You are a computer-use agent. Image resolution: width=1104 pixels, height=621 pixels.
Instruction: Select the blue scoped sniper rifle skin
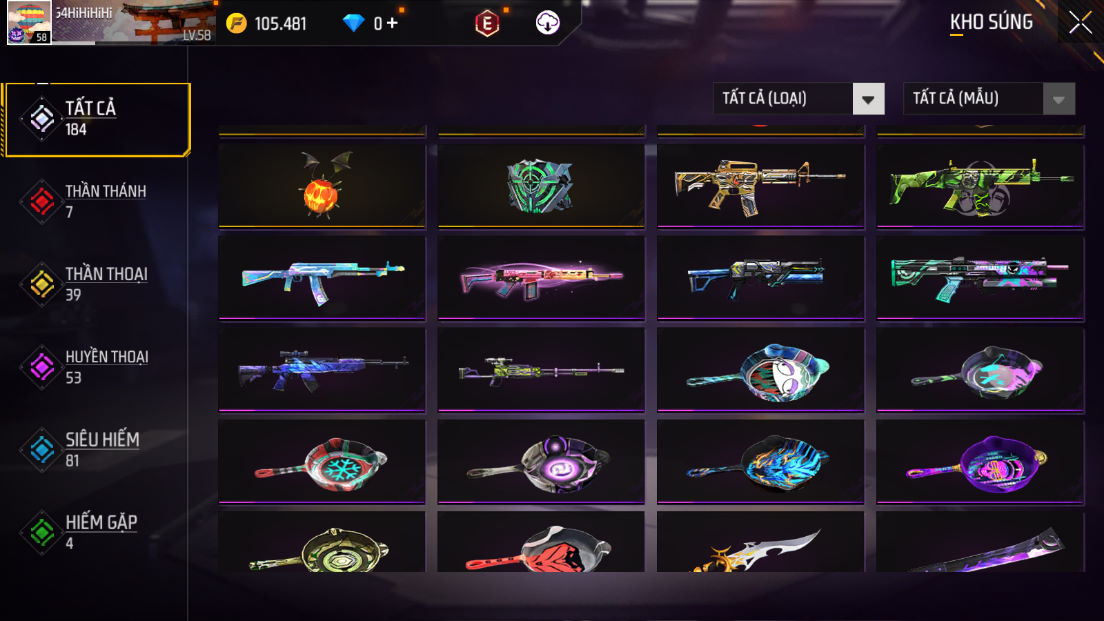click(x=321, y=369)
